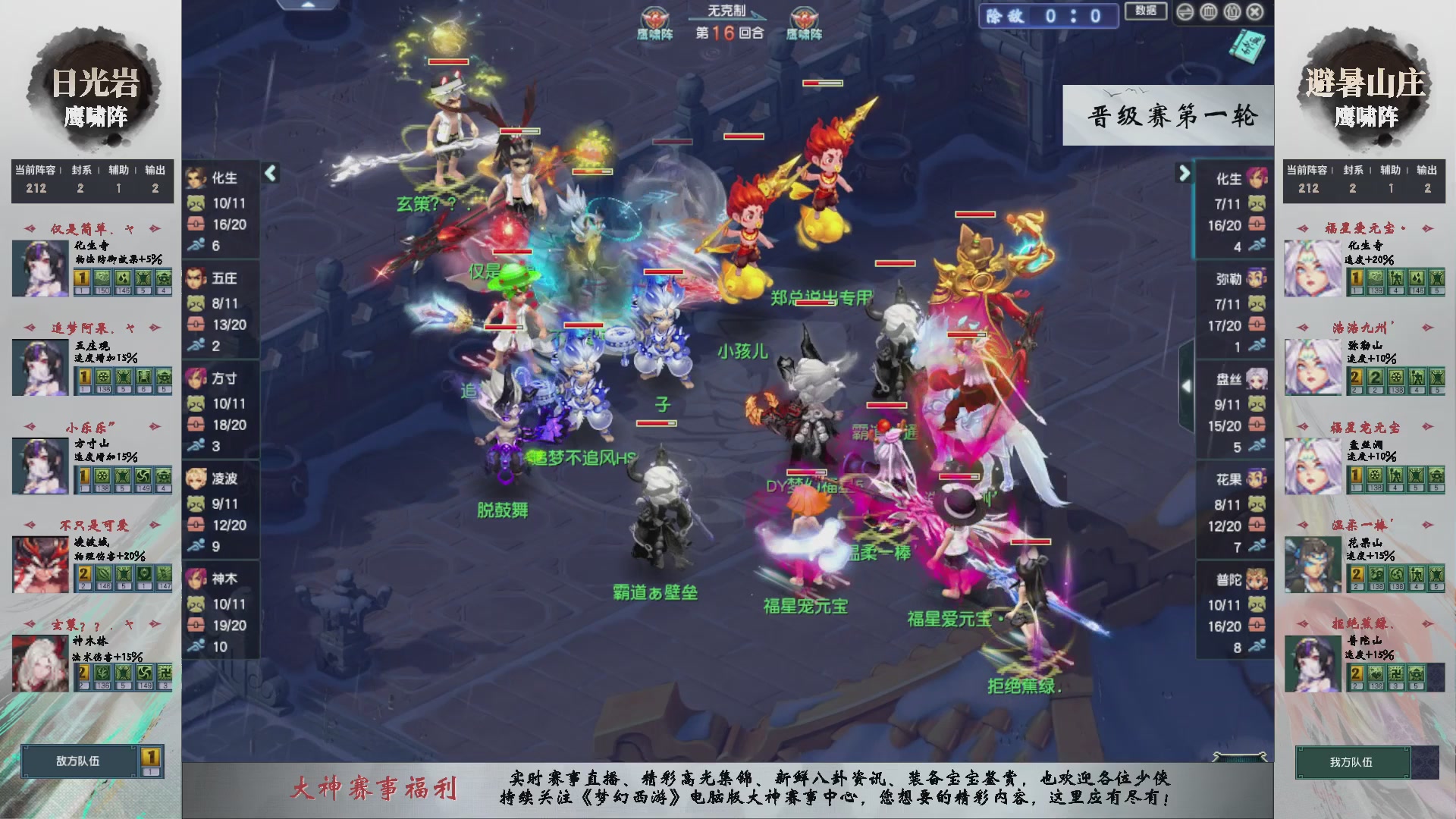Expand the side panel arrow on the right edge
This screenshot has width=1456, height=819.
[1188, 387]
